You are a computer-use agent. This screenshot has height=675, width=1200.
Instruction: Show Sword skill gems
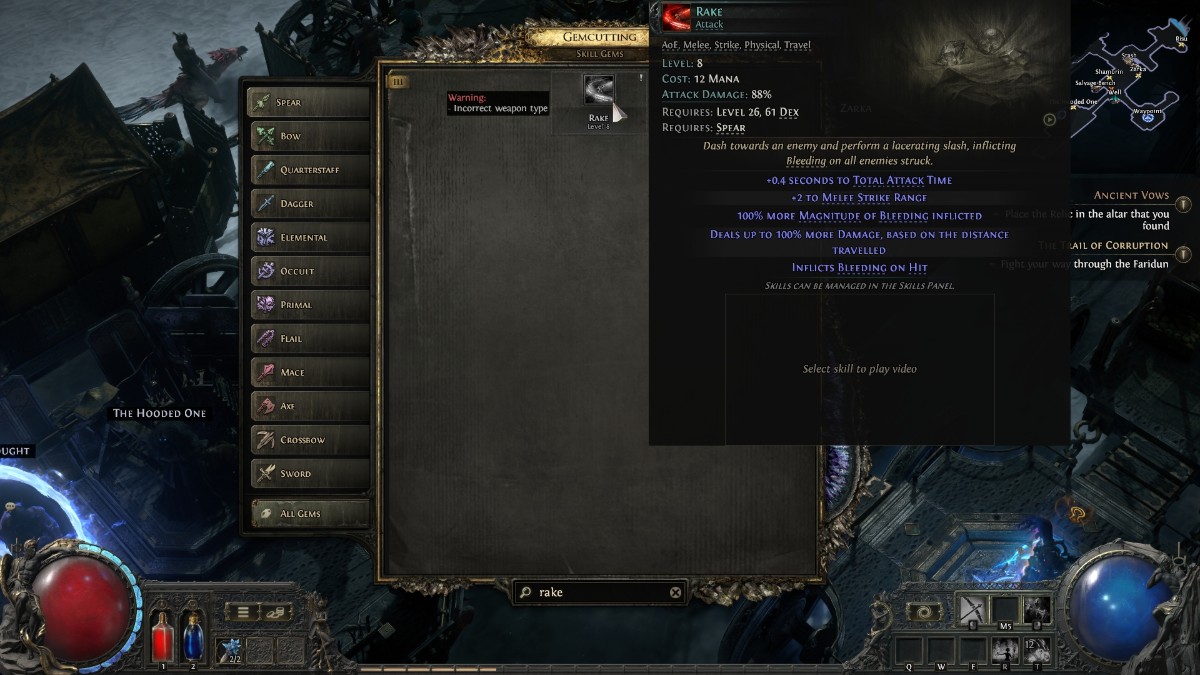tap(308, 474)
